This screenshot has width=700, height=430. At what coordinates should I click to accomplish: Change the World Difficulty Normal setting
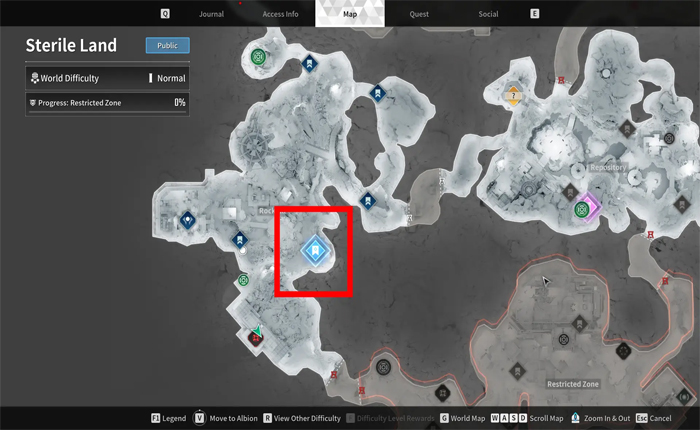pyautogui.click(x=171, y=78)
